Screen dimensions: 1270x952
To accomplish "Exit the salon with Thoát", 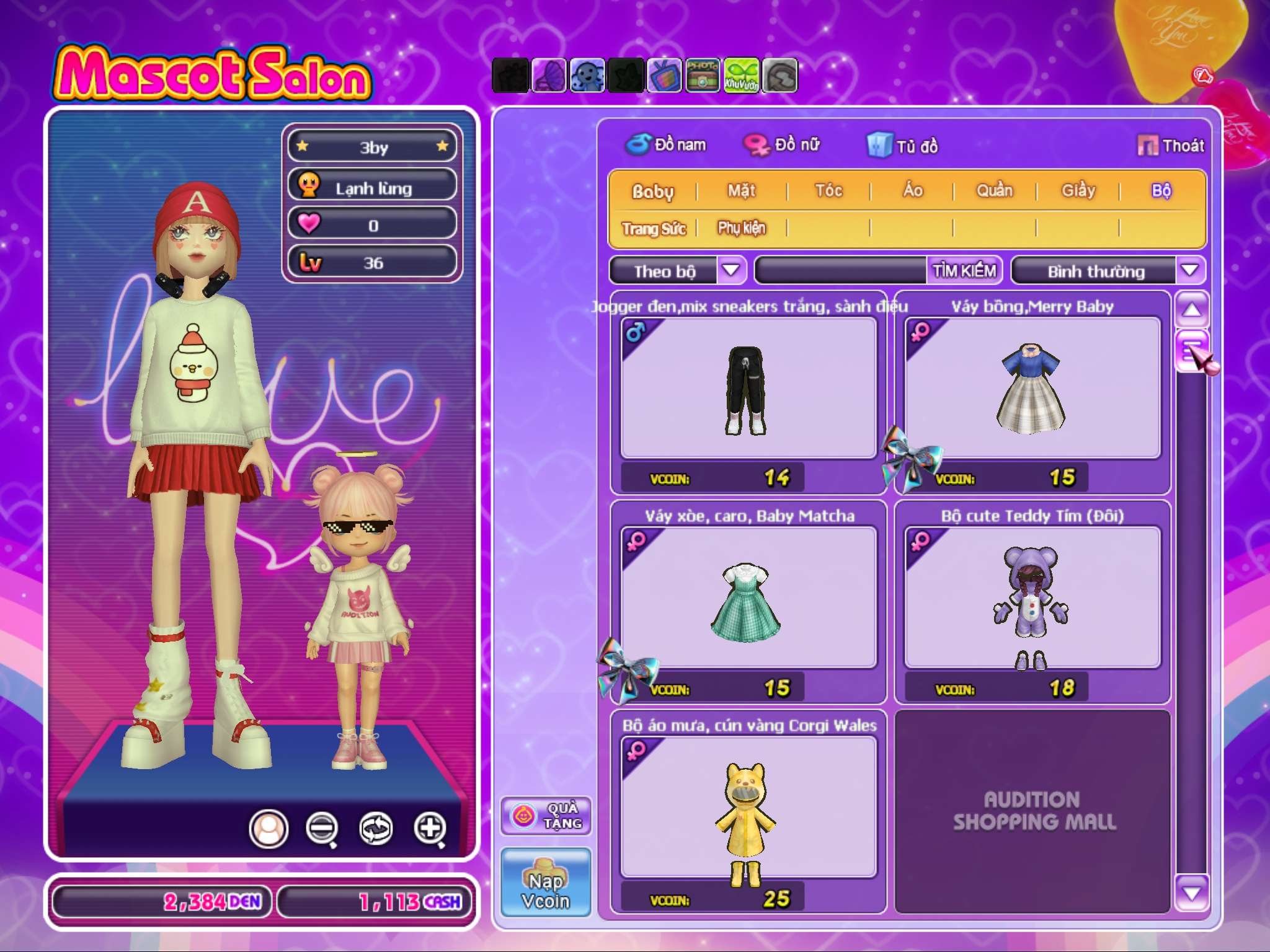I will [x=1171, y=146].
